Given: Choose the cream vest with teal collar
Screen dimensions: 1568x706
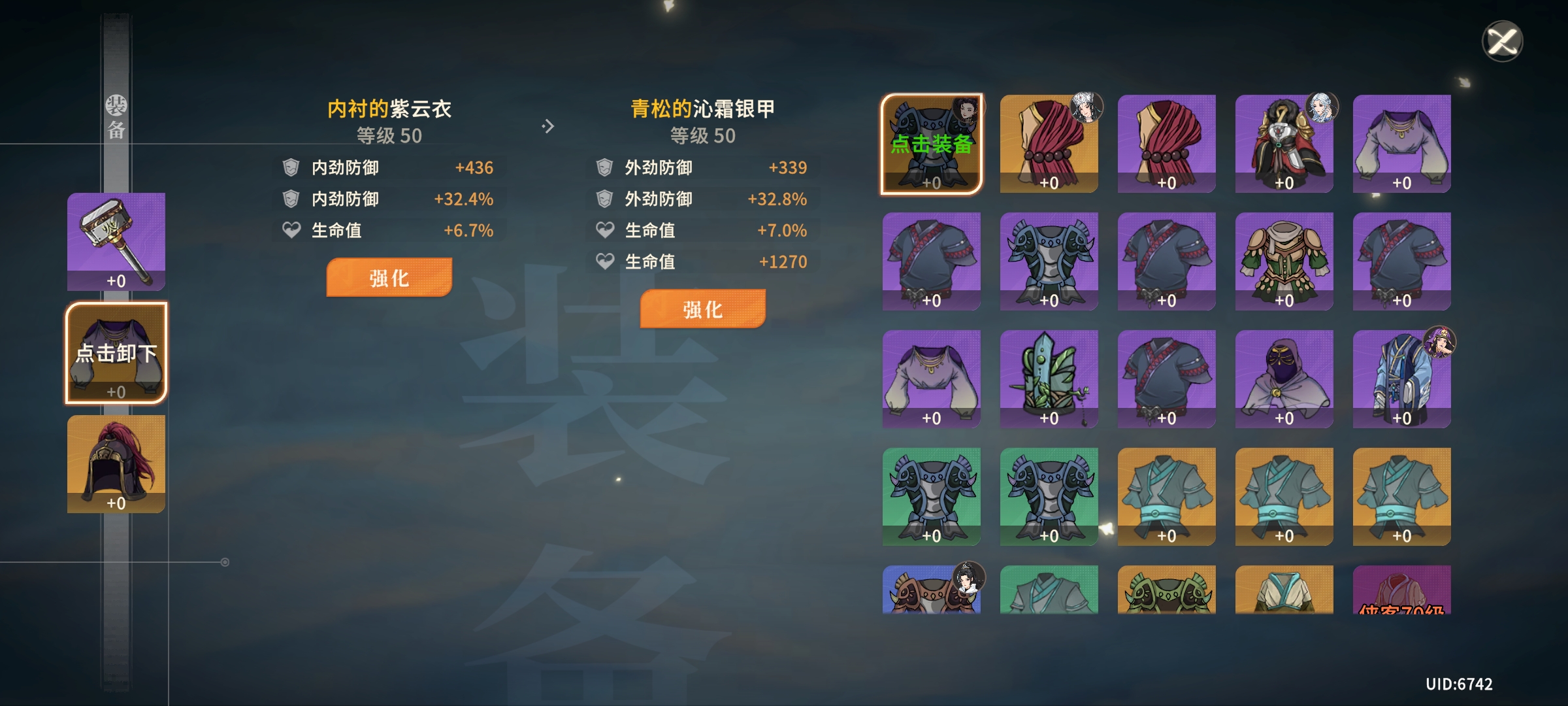Looking at the screenshot, I should pyautogui.click(x=1284, y=590).
